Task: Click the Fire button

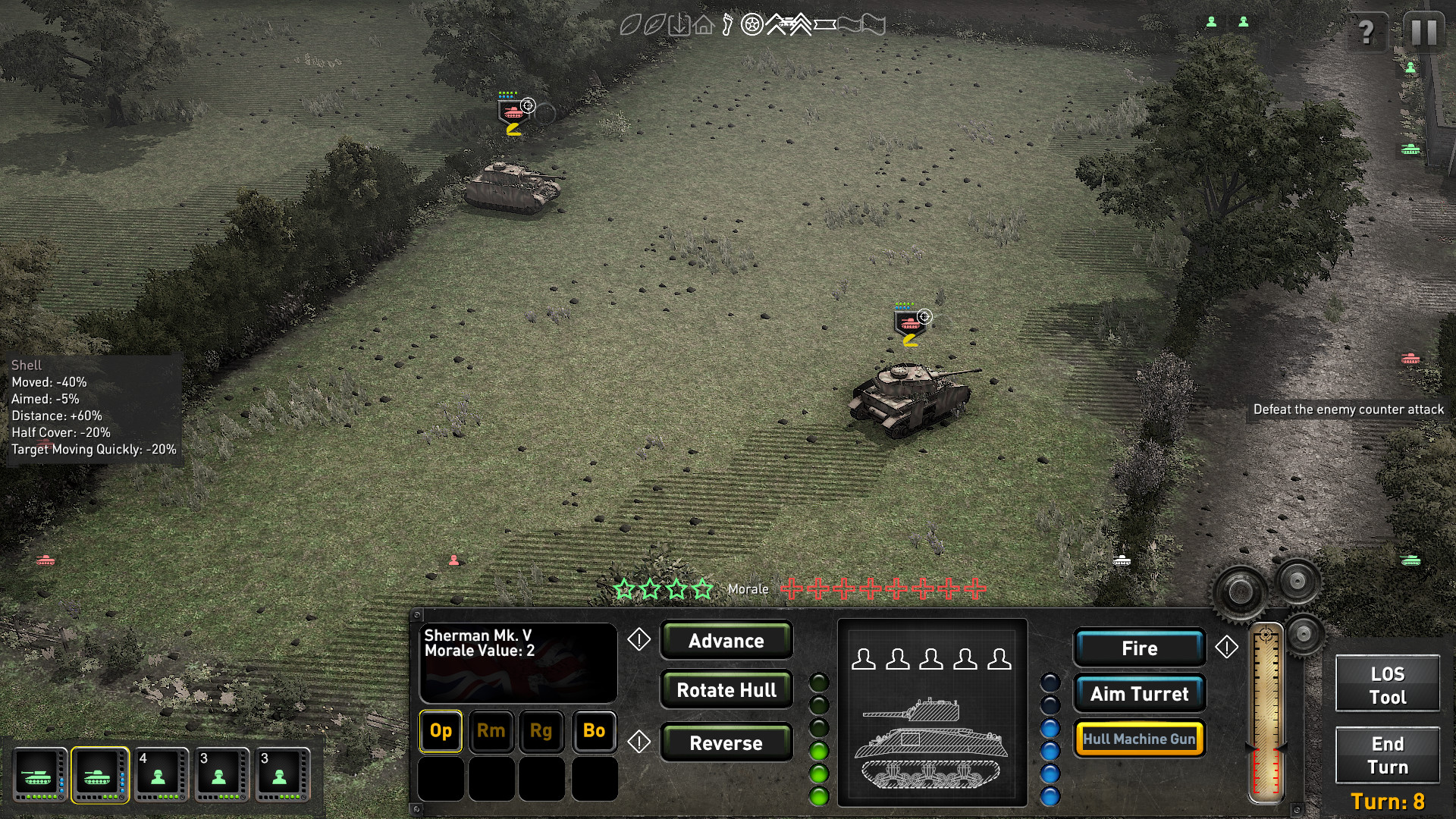Action: click(x=1139, y=648)
